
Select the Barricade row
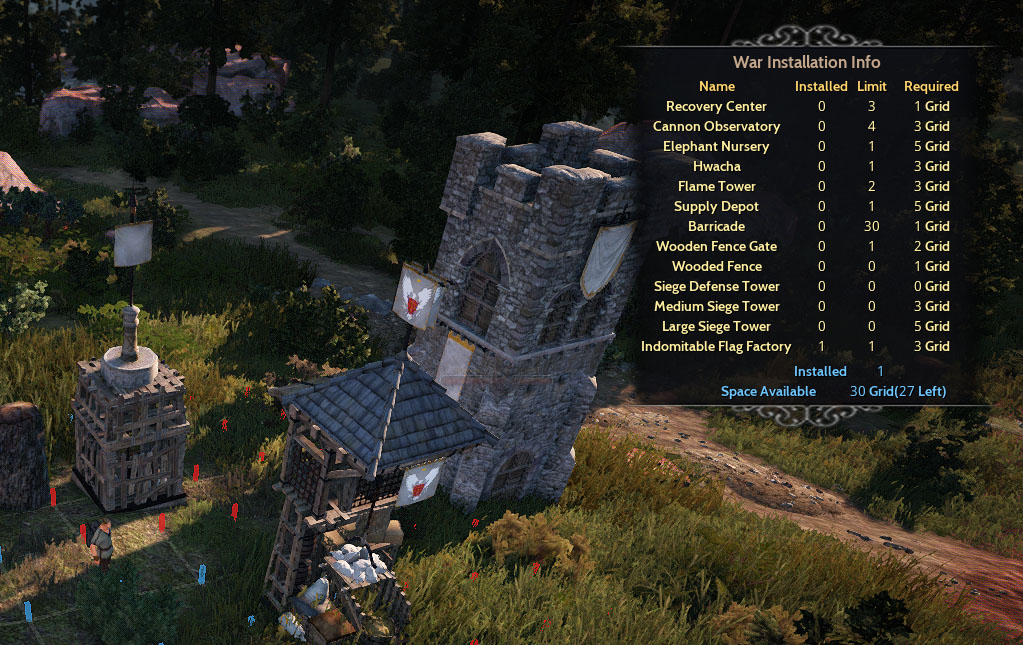(716, 226)
